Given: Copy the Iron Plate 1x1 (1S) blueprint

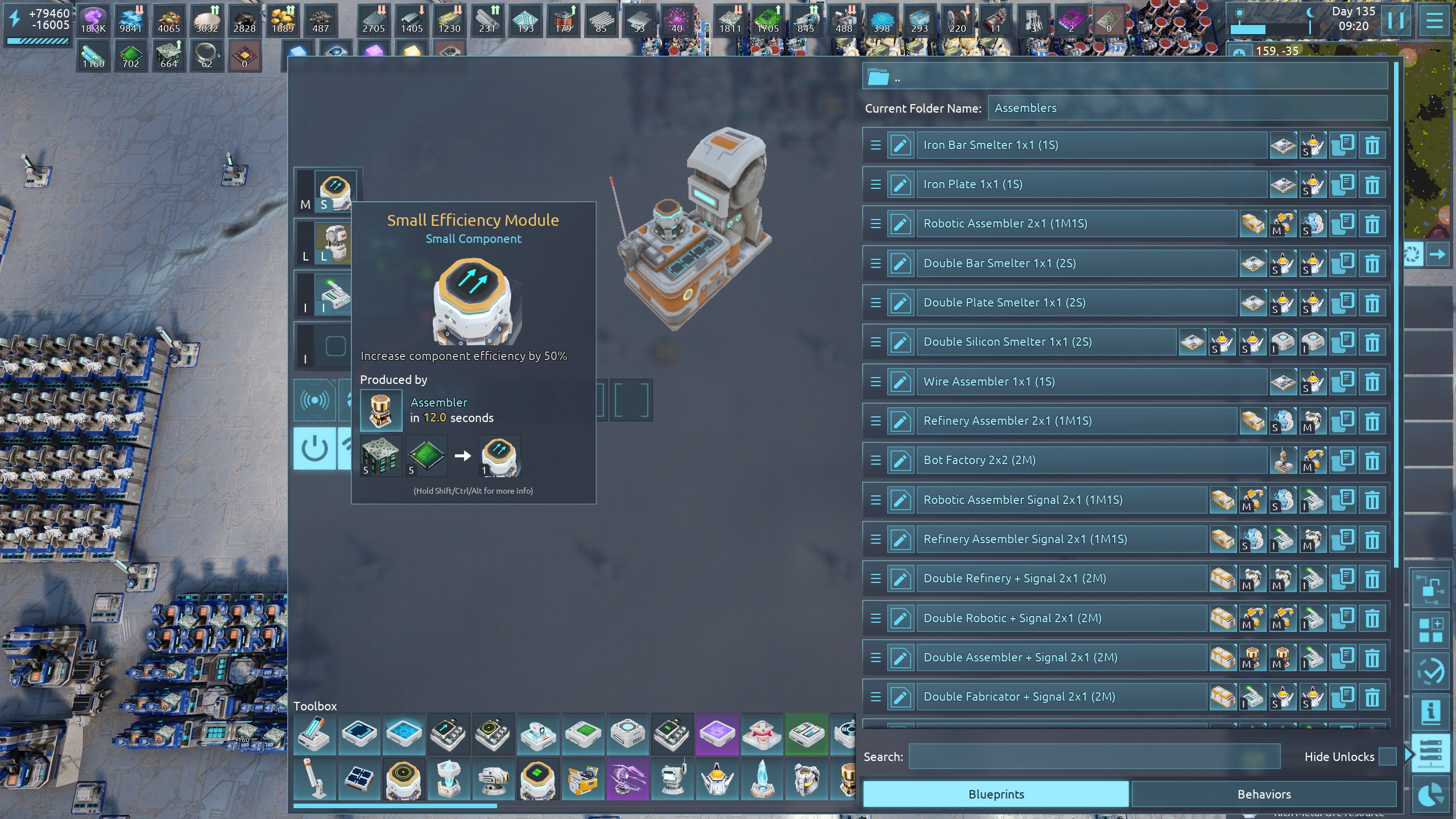Looking at the screenshot, I should click(x=1343, y=184).
